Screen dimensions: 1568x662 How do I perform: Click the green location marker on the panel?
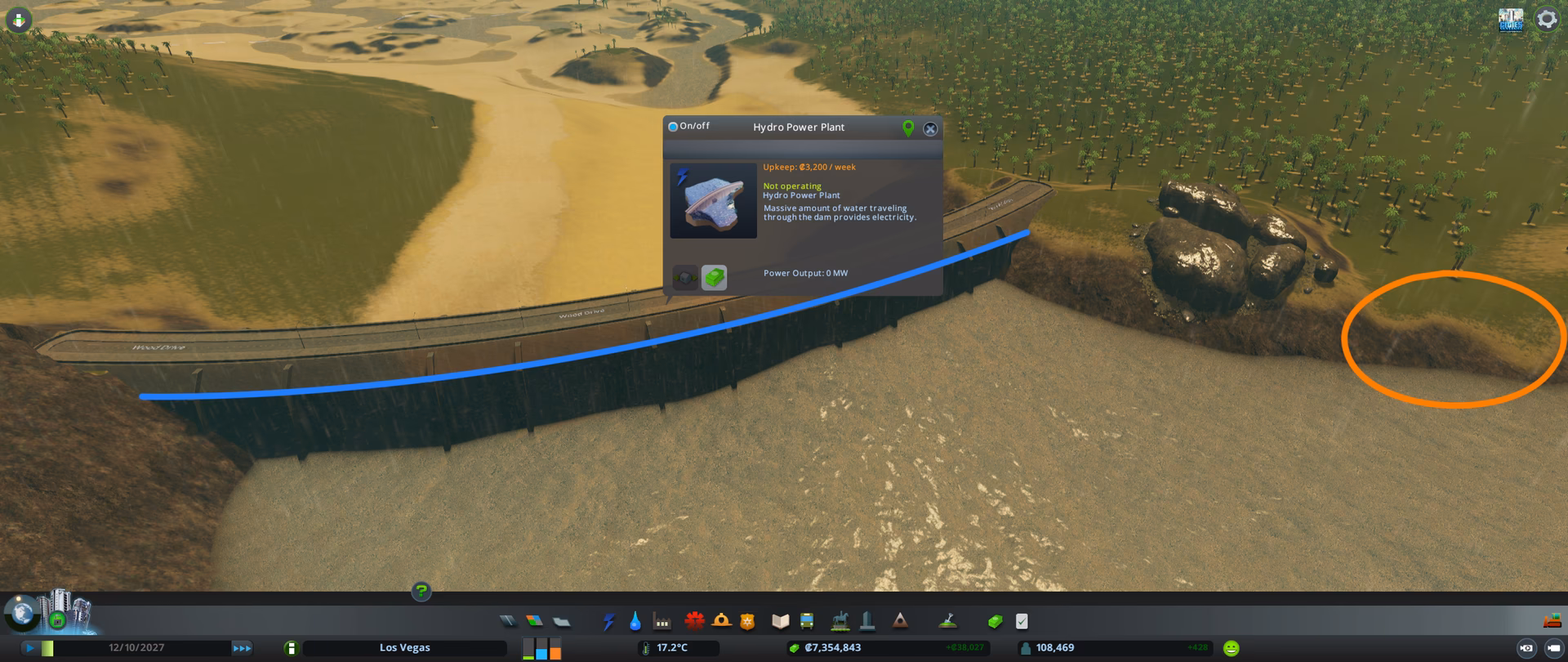coord(906,128)
